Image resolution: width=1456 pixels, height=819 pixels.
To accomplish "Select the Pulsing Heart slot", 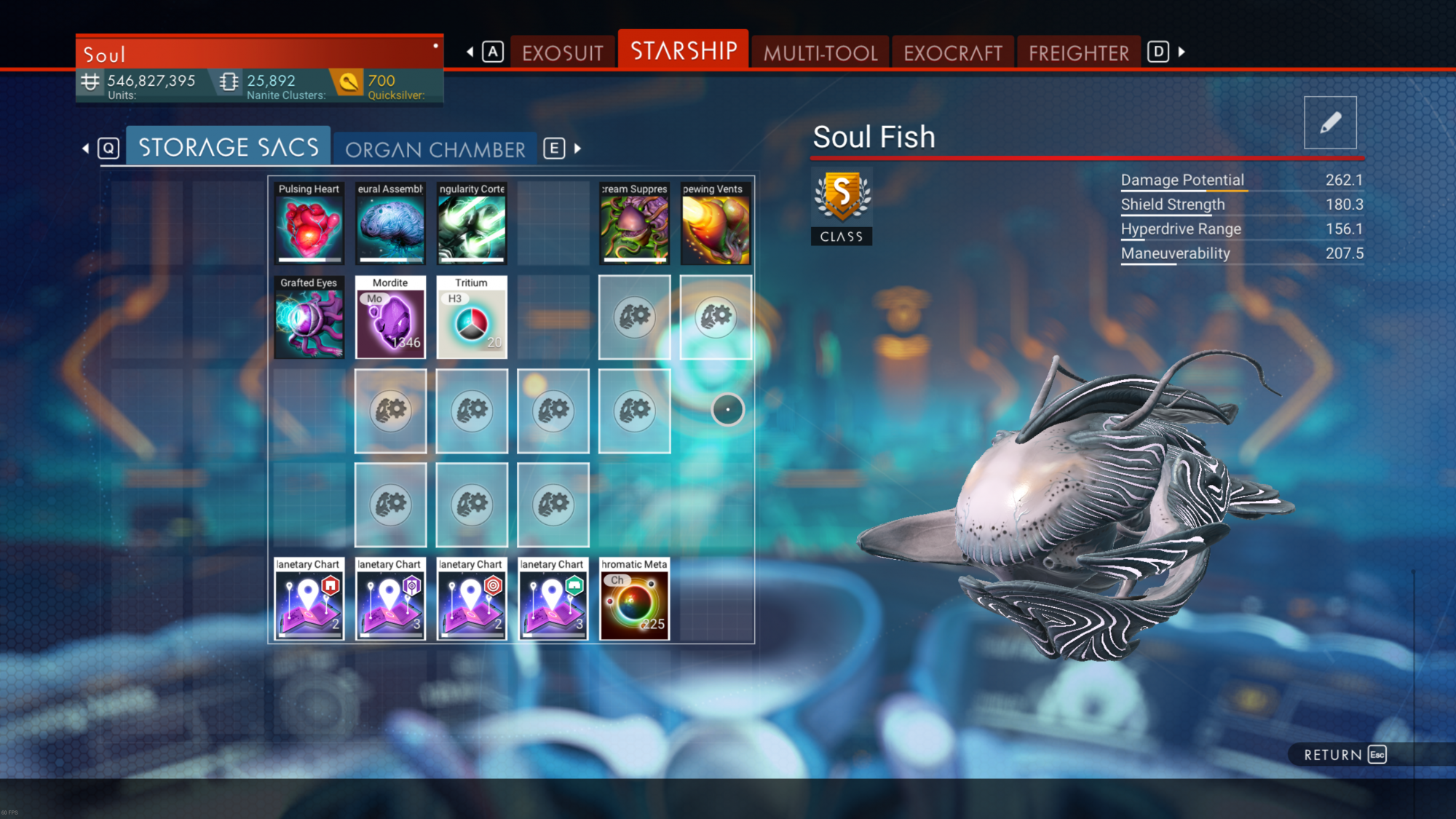I will (x=309, y=223).
